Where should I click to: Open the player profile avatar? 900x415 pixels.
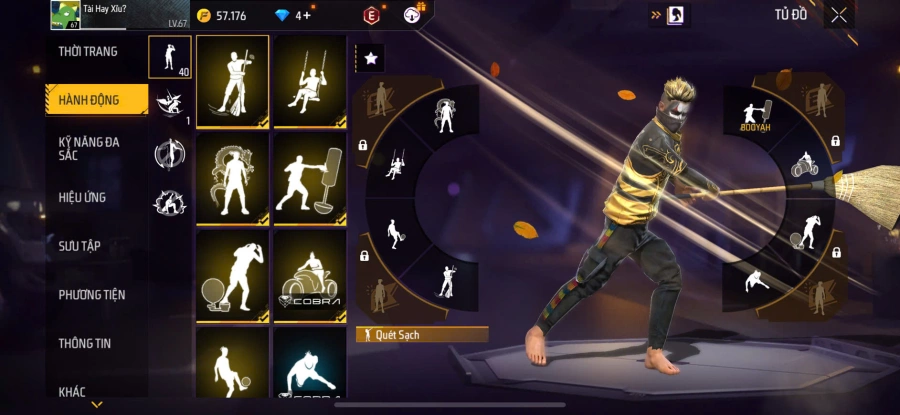click(x=65, y=15)
